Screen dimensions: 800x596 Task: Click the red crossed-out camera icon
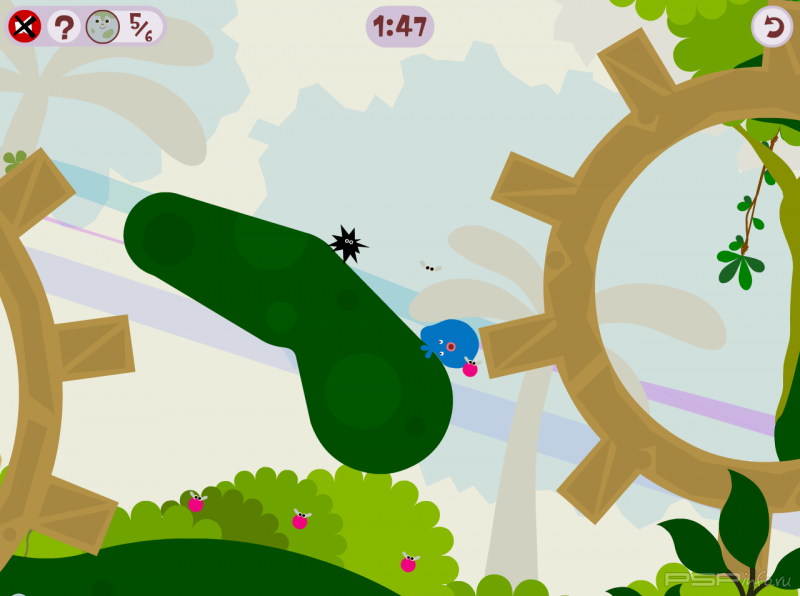(24, 26)
